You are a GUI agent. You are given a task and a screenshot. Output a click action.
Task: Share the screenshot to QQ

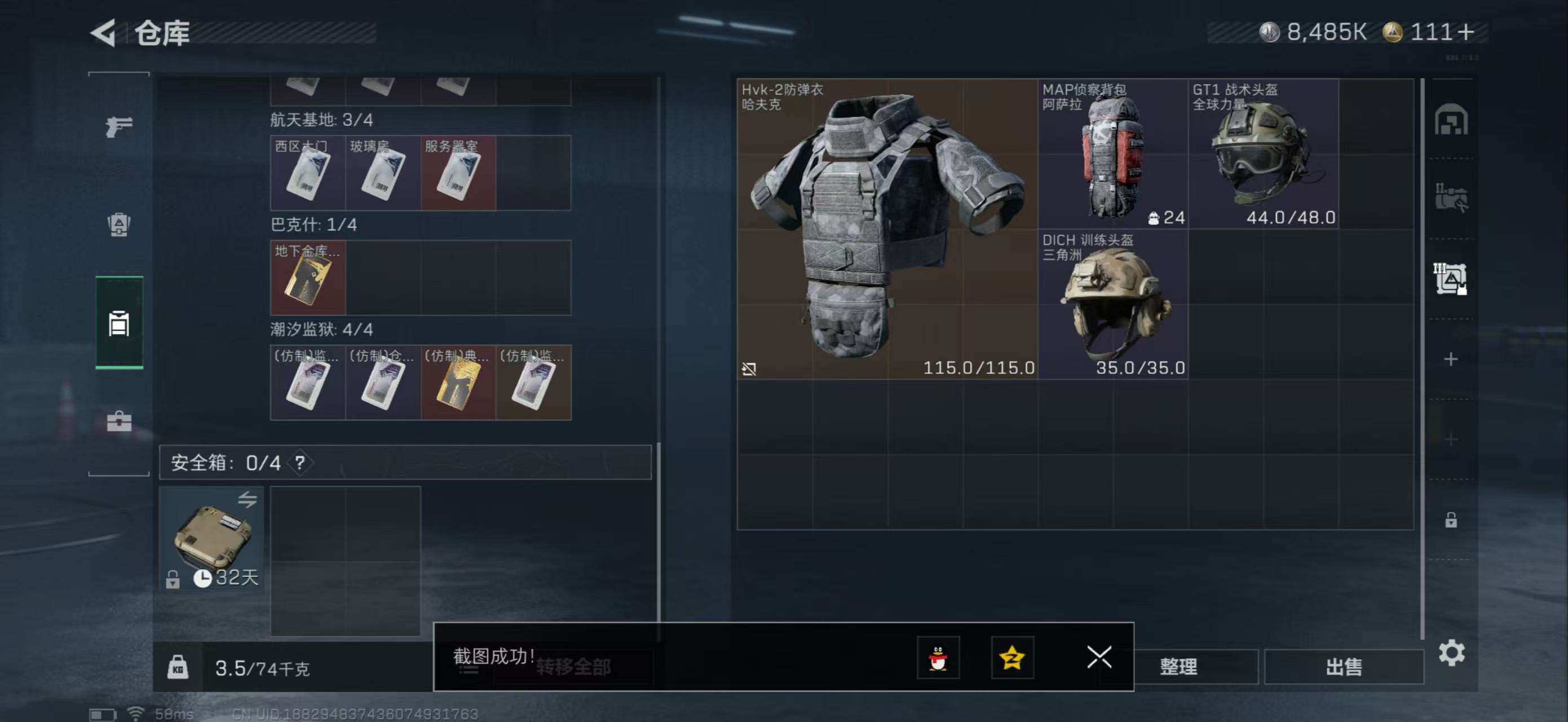pyautogui.click(x=938, y=658)
